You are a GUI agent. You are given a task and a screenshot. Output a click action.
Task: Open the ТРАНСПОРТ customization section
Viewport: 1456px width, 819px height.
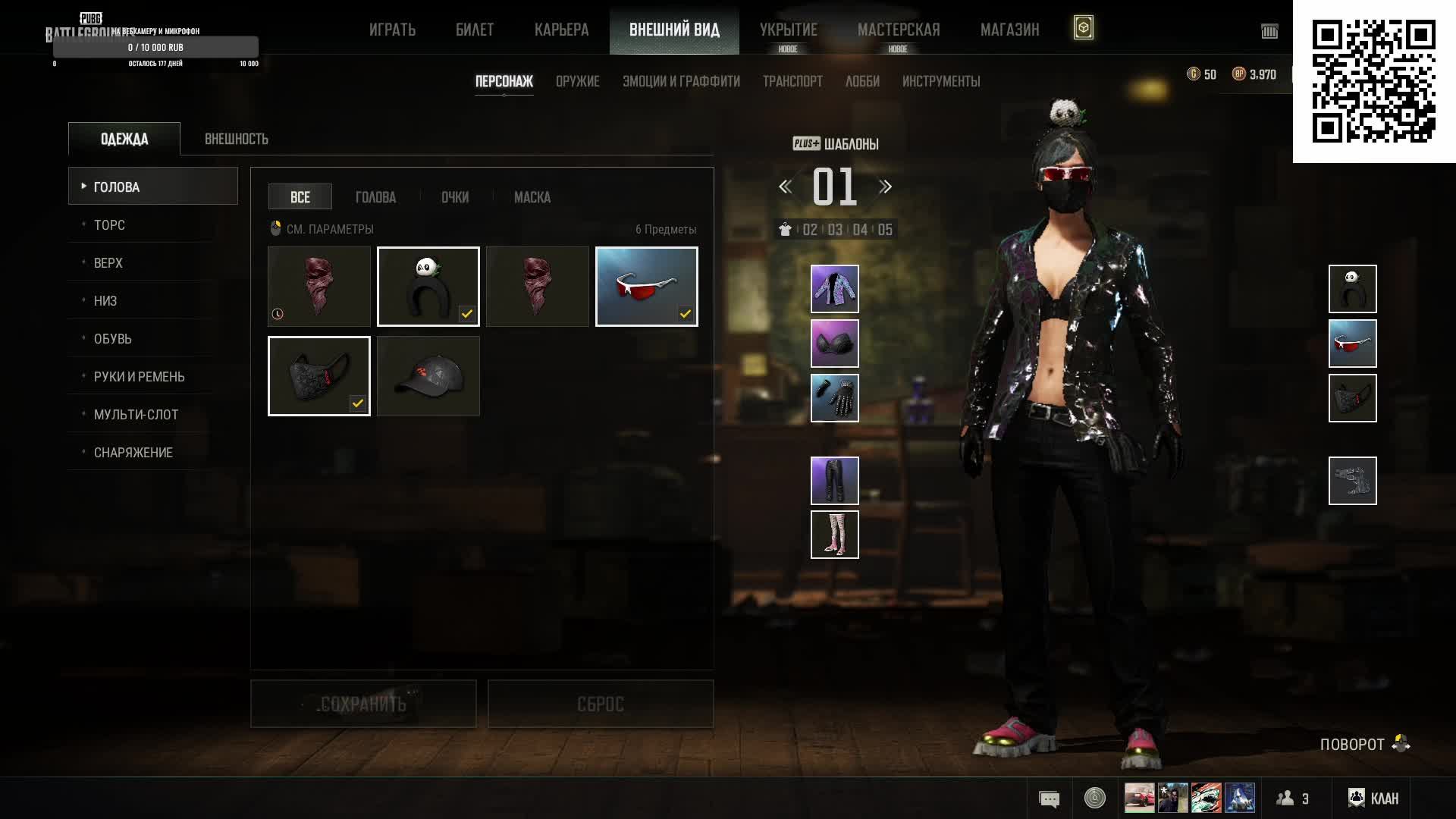pyautogui.click(x=792, y=81)
